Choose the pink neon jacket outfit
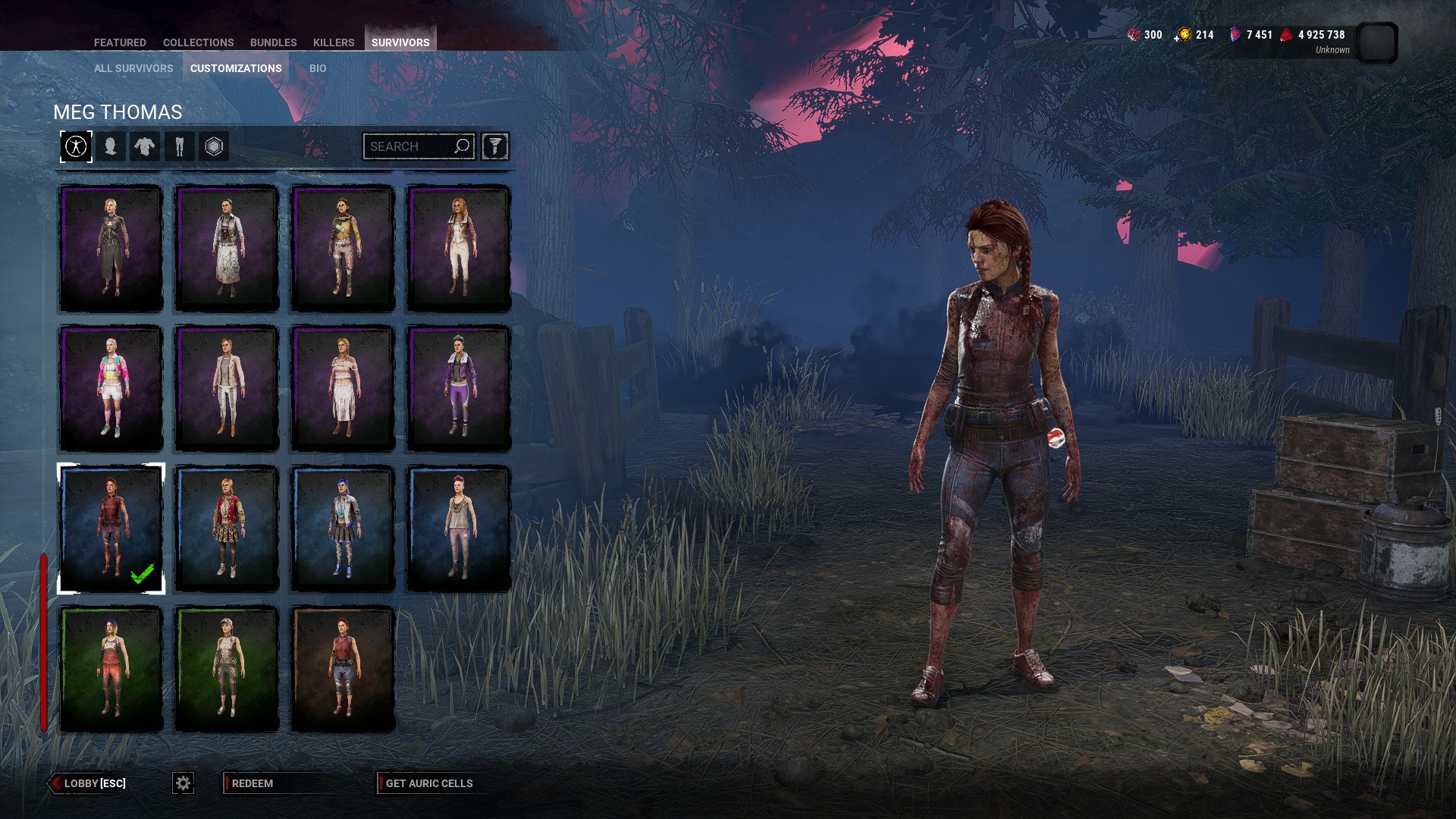Screen dimensions: 1456x819 tap(111, 388)
